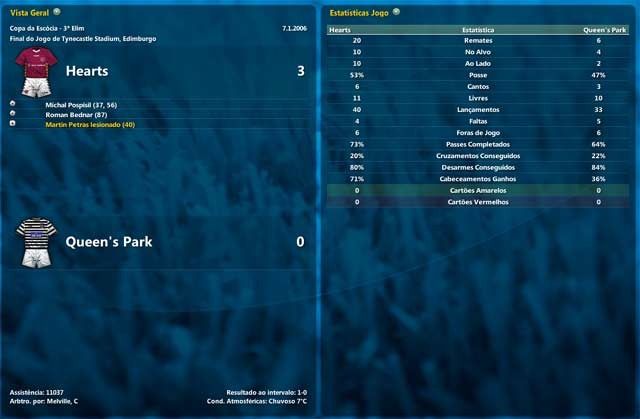Open the Queen's Park team name link
Viewport: 640px width, 419px height.
pos(107,242)
